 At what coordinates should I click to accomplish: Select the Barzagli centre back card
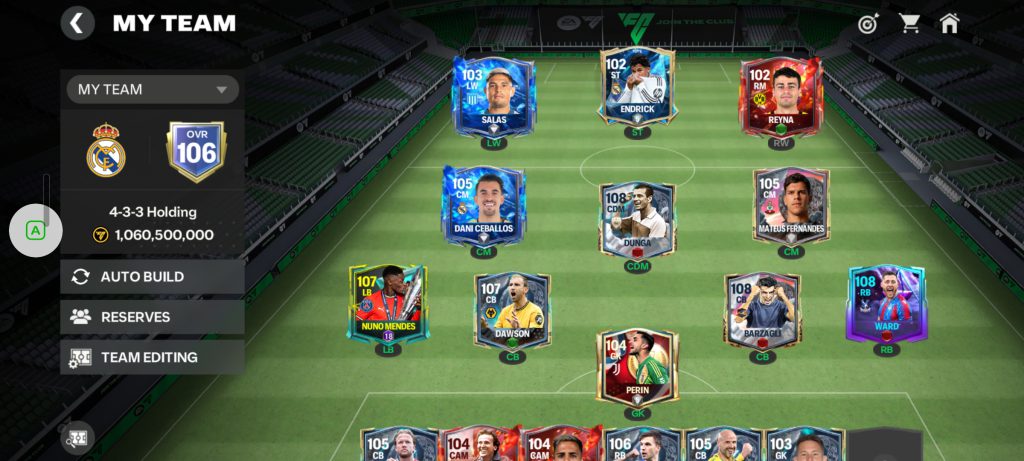tap(763, 310)
